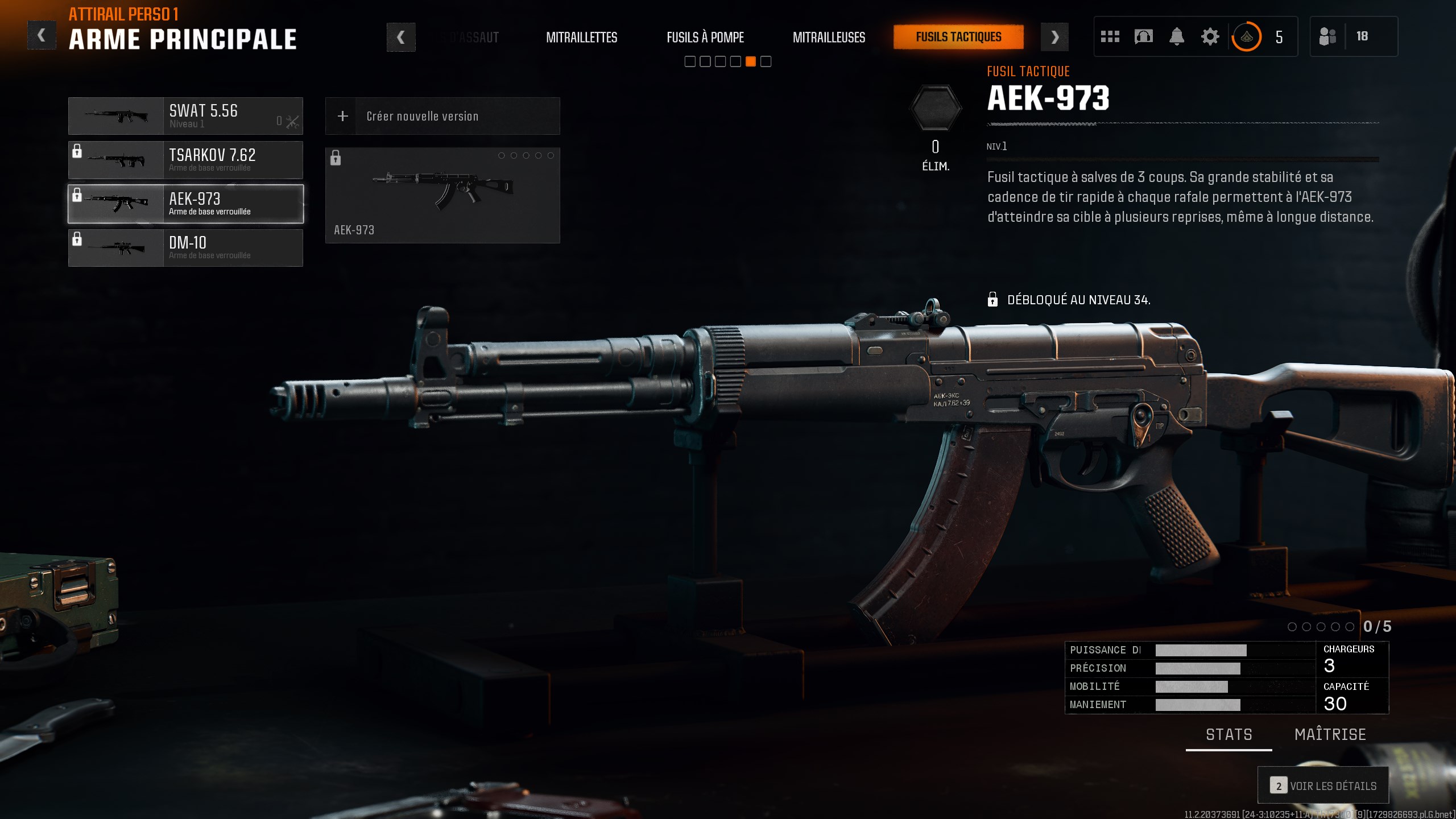
Task: Check notifications via the bell icon
Action: (1177, 36)
